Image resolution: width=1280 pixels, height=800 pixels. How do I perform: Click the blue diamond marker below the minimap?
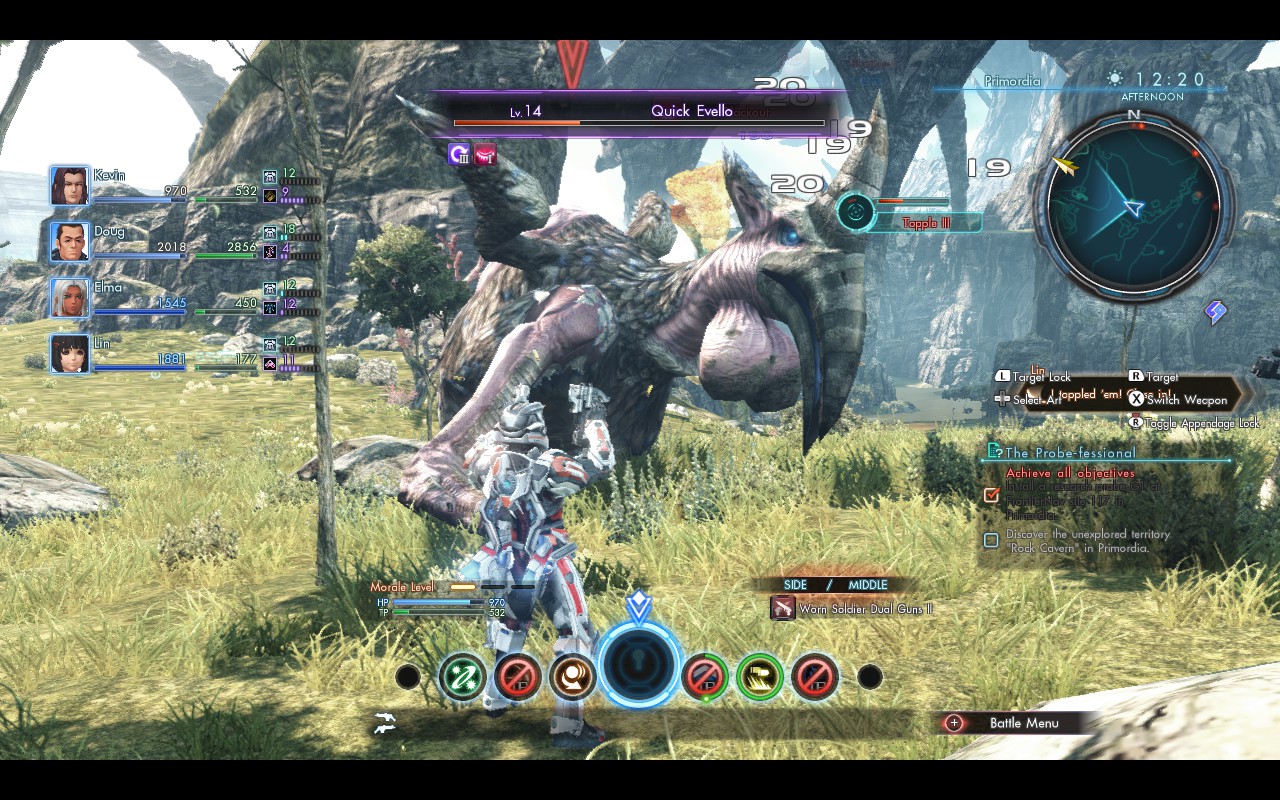tap(1216, 313)
